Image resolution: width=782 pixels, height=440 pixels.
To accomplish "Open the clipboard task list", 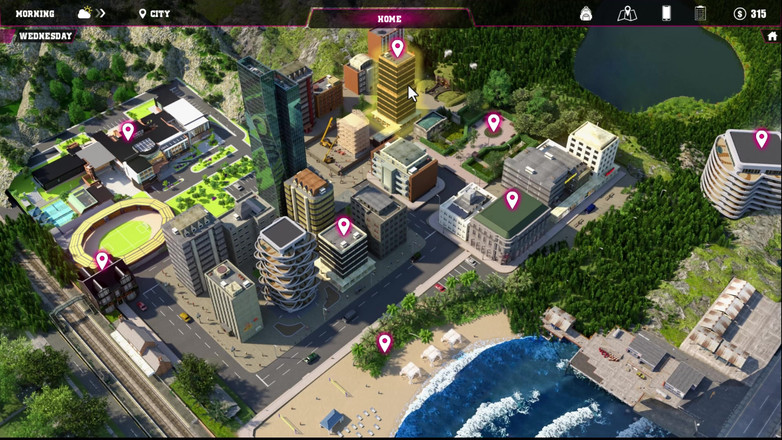I will 700,14.
